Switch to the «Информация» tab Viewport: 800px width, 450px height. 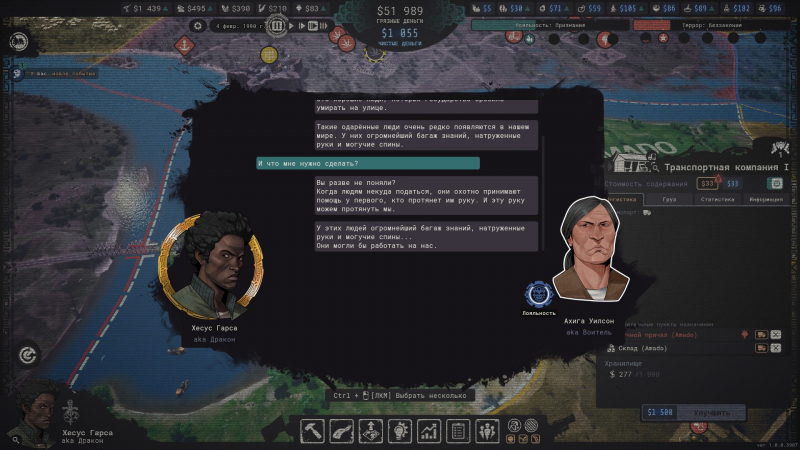[765, 200]
